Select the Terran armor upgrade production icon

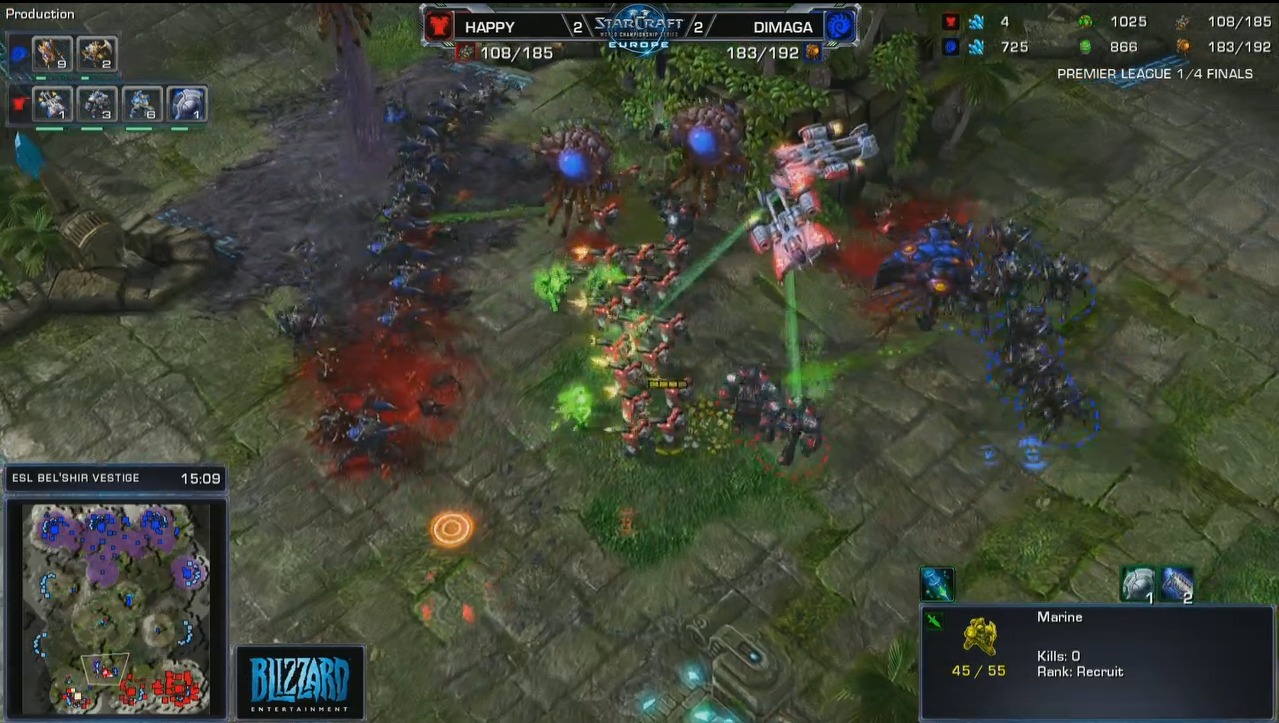coord(187,104)
